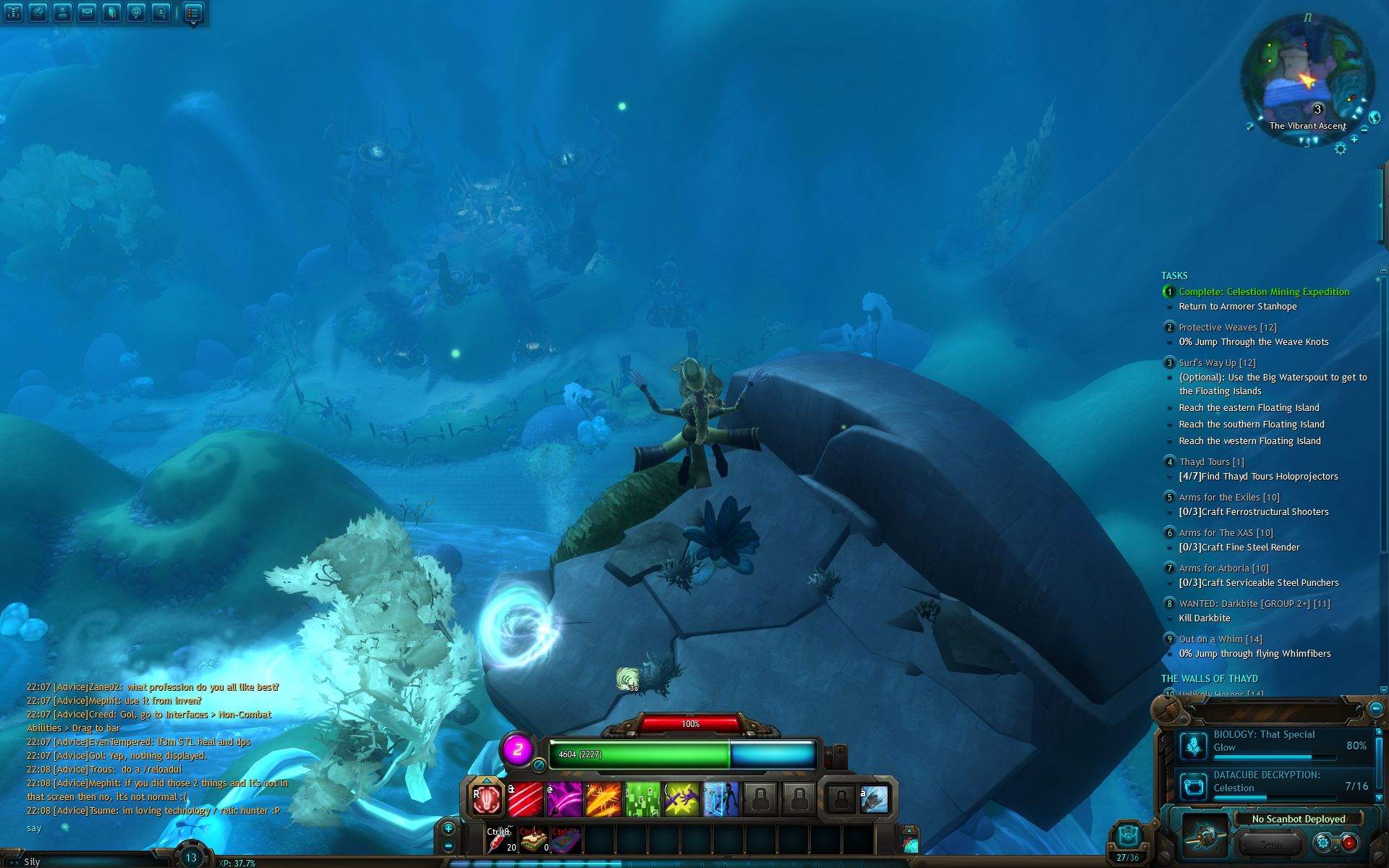Activate the red slashes ability
Image resolution: width=1389 pixels, height=868 pixels.
point(525,799)
